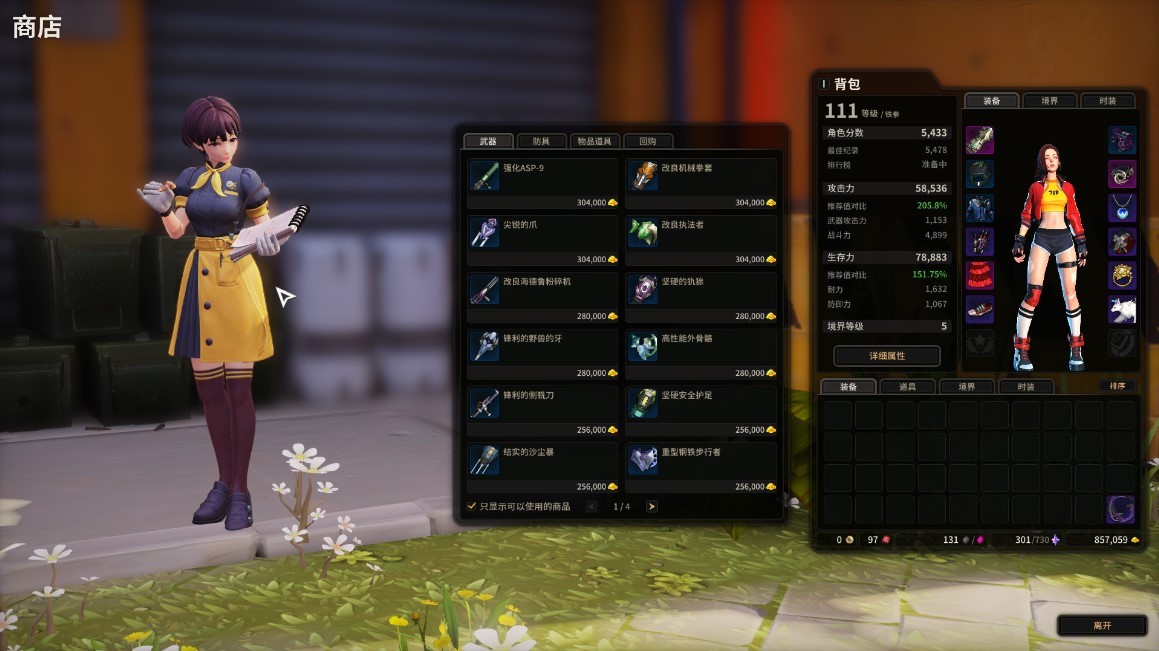Leave the shop with 离开 button
The height and width of the screenshot is (651, 1159).
click(1102, 626)
